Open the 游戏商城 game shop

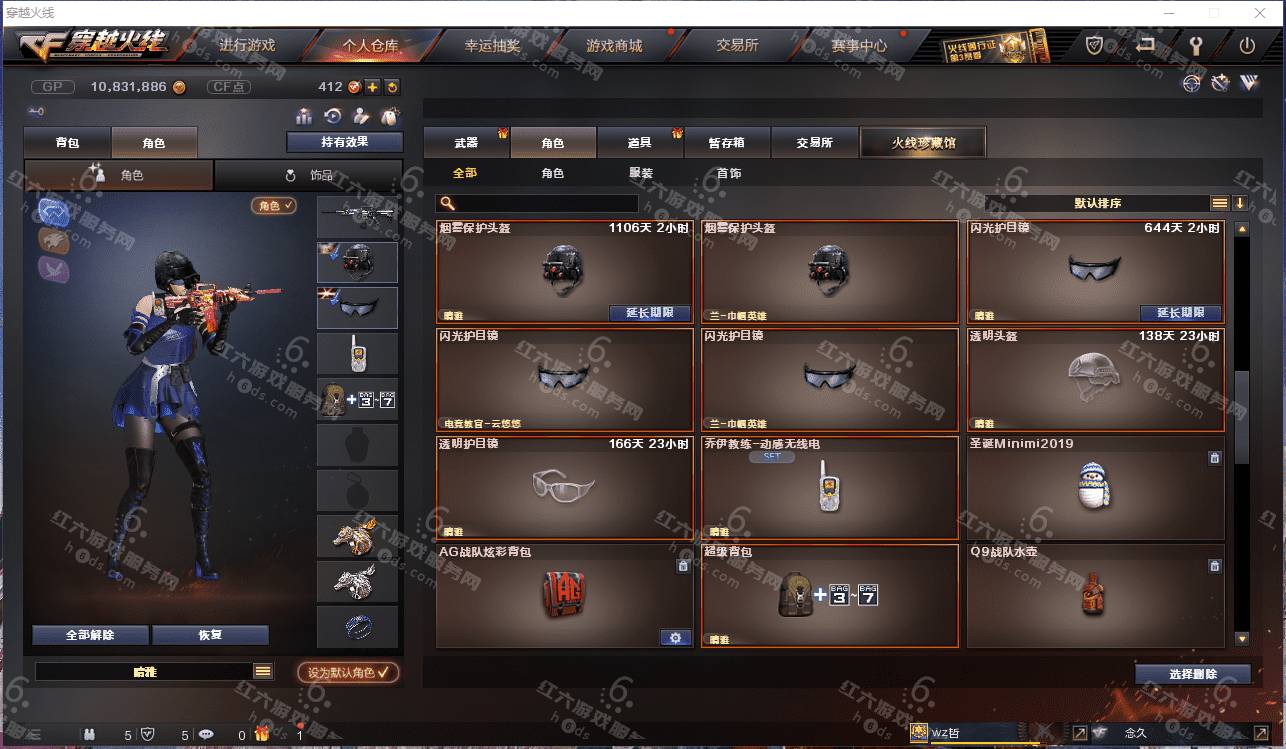(614, 45)
